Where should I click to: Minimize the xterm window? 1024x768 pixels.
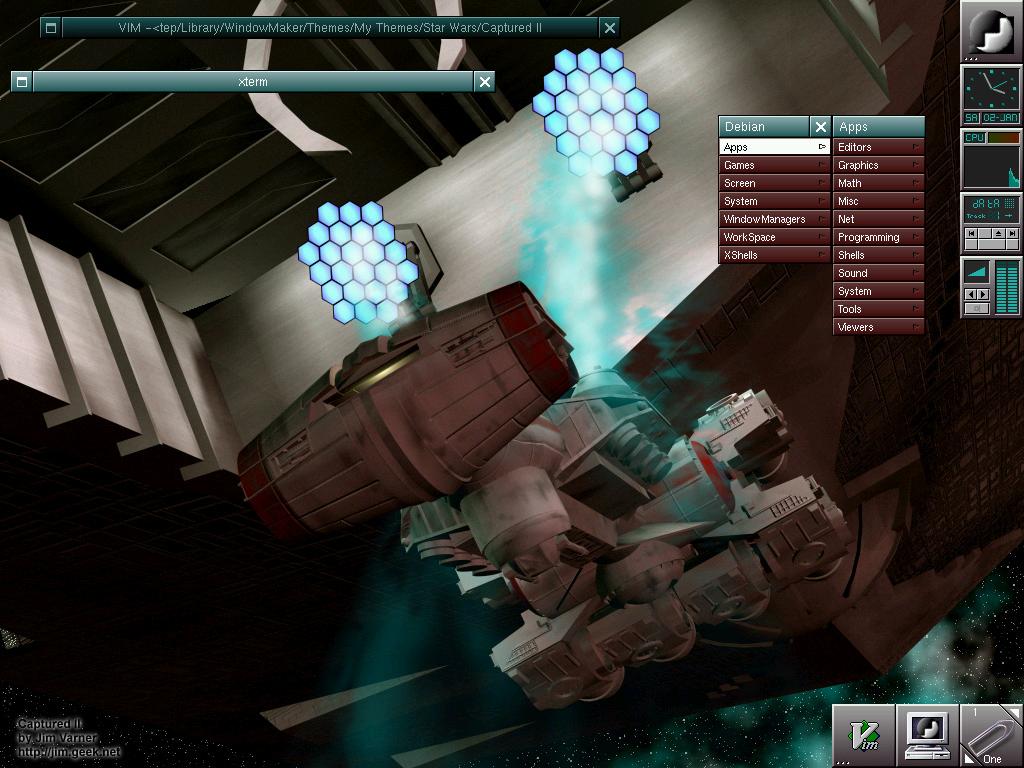coord(22,82)
